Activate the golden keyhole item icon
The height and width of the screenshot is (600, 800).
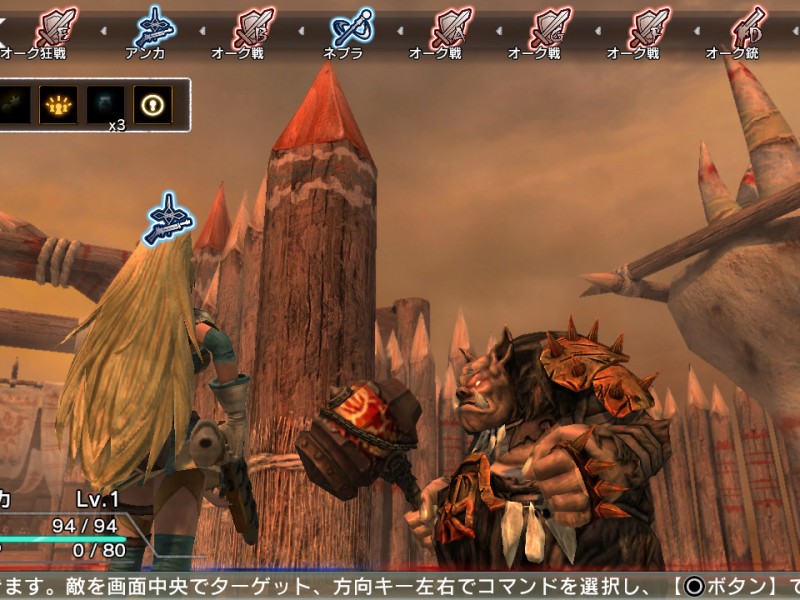[x=152, y=105]
